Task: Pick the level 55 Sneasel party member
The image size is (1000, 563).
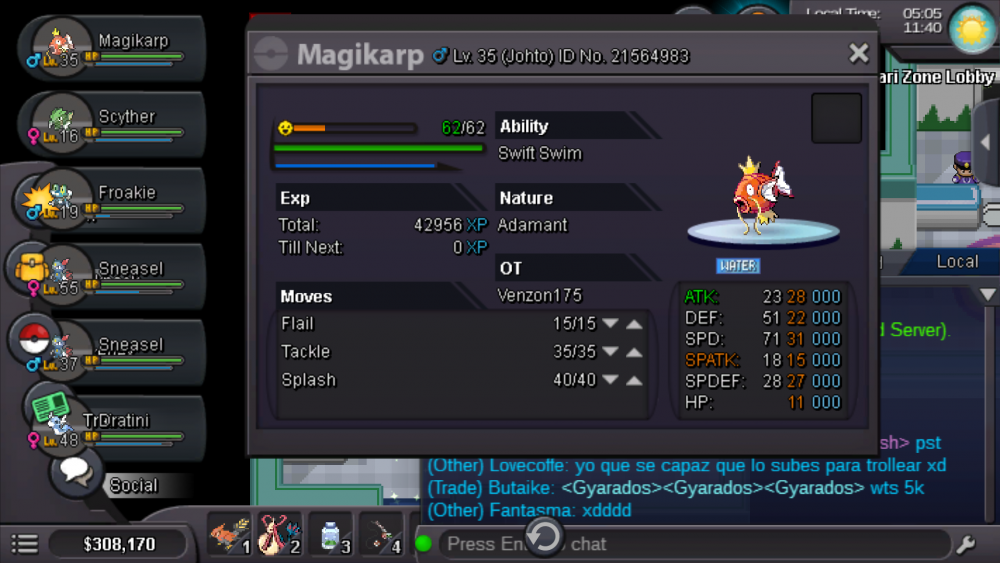Action: click(110, 276)
